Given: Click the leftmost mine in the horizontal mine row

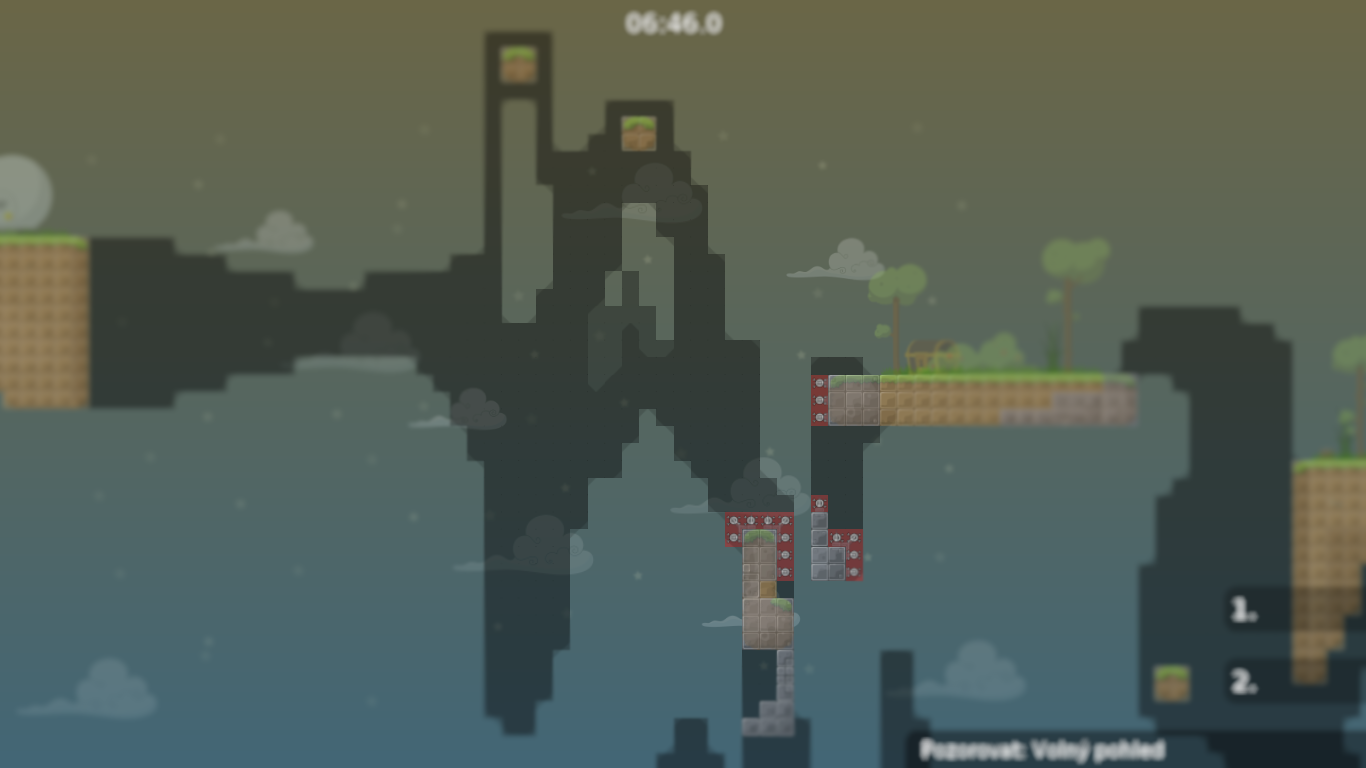Looking at the screenshot, I should [x=732, y=520].
